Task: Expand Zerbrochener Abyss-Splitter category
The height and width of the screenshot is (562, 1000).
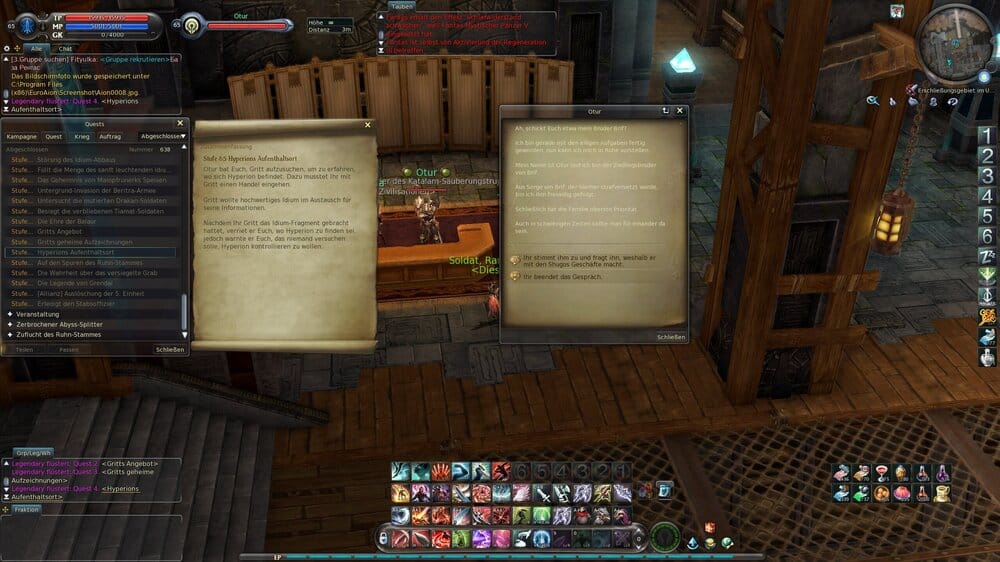Action: click(58, 324)
